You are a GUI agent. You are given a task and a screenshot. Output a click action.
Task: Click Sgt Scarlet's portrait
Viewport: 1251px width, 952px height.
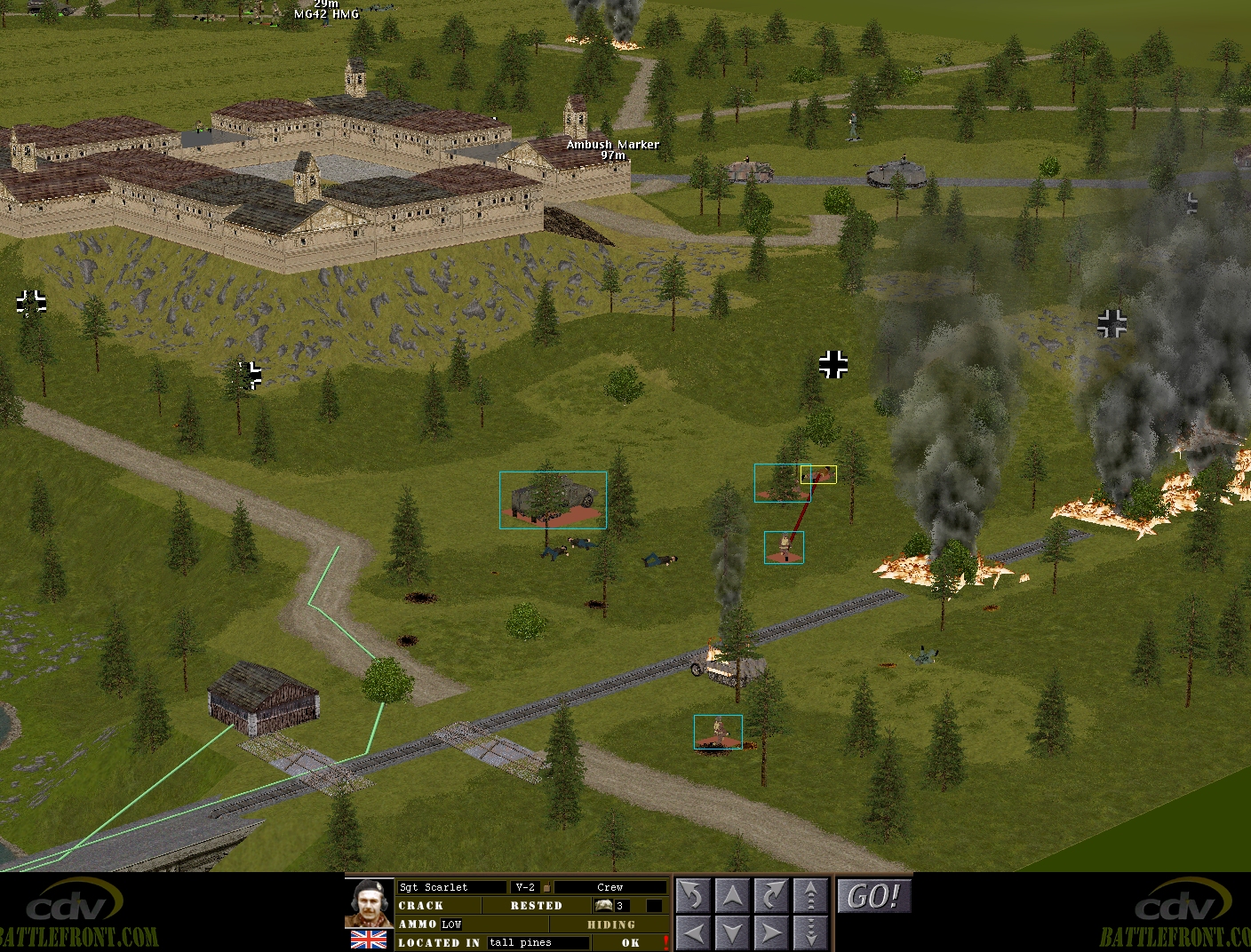pos(369,903)
